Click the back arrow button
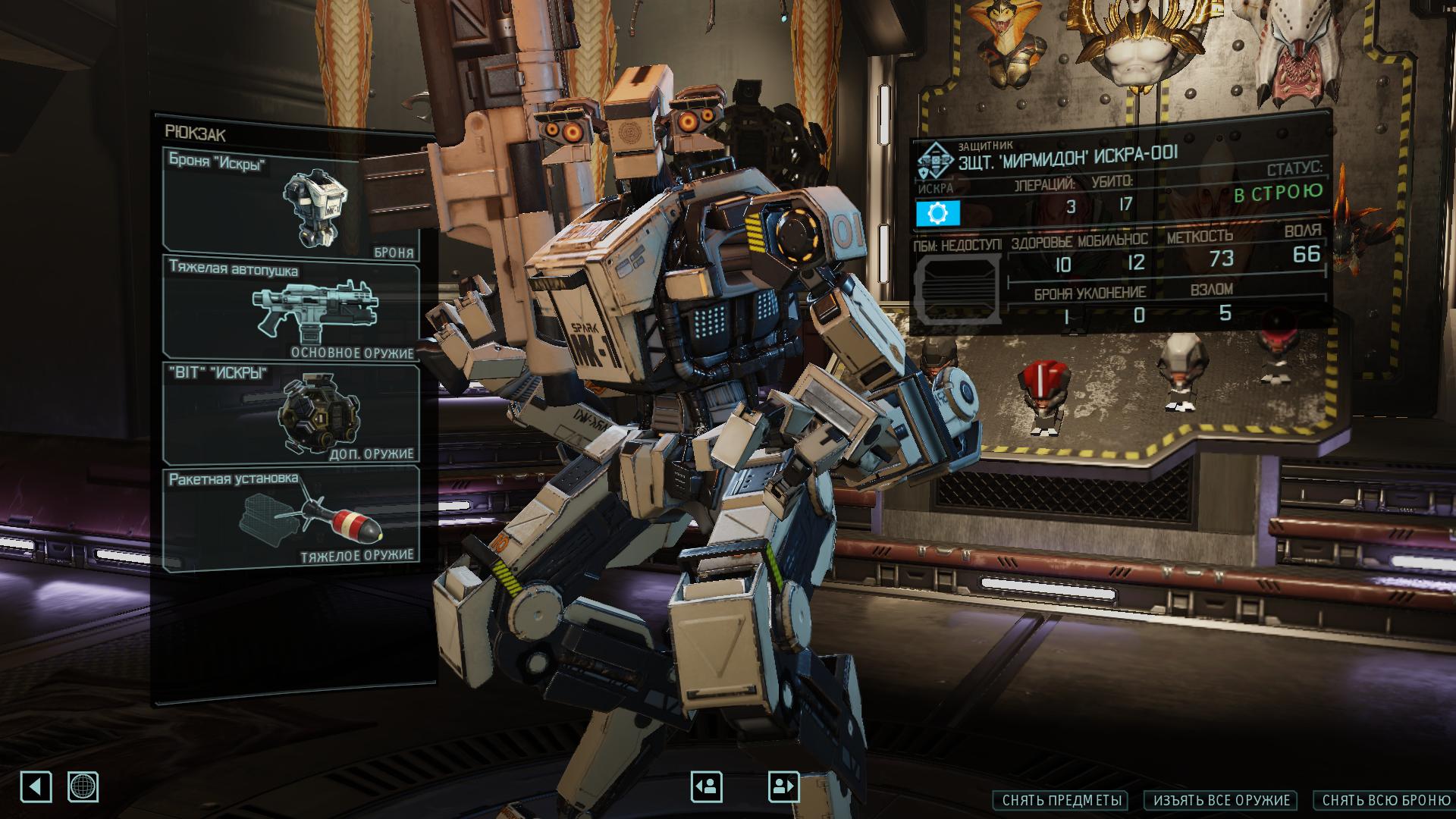1456x819 pixels. tap(36, 786)
